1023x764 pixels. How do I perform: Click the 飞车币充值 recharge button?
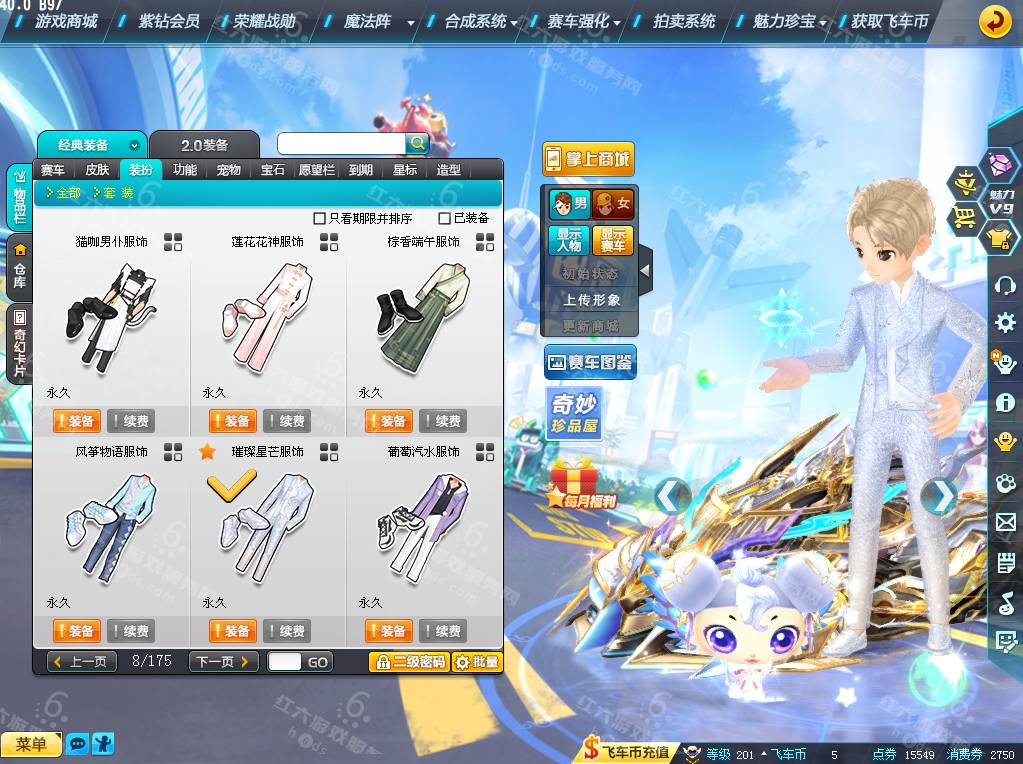tap(628, 752)
